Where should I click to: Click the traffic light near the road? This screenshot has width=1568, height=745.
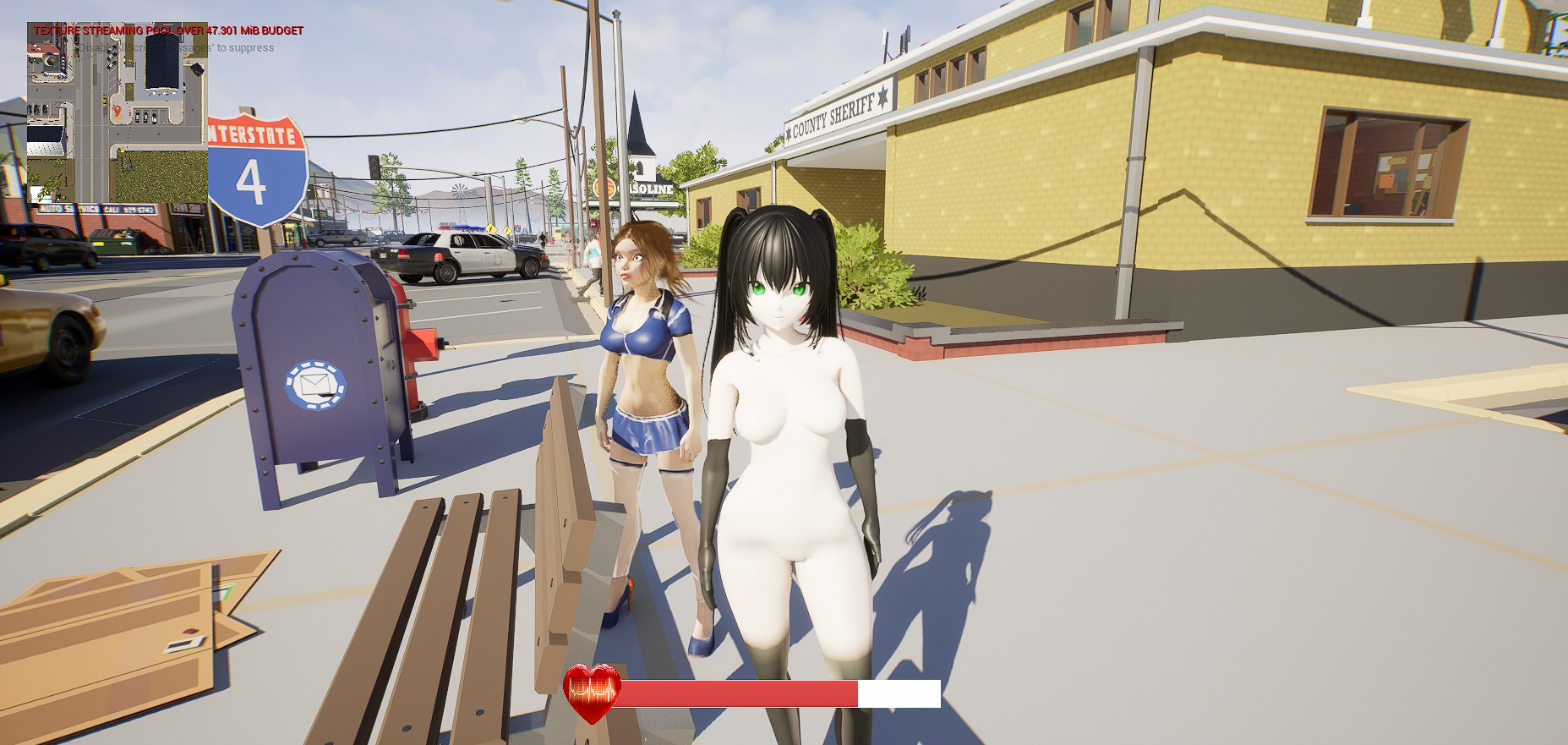point(373,167)
